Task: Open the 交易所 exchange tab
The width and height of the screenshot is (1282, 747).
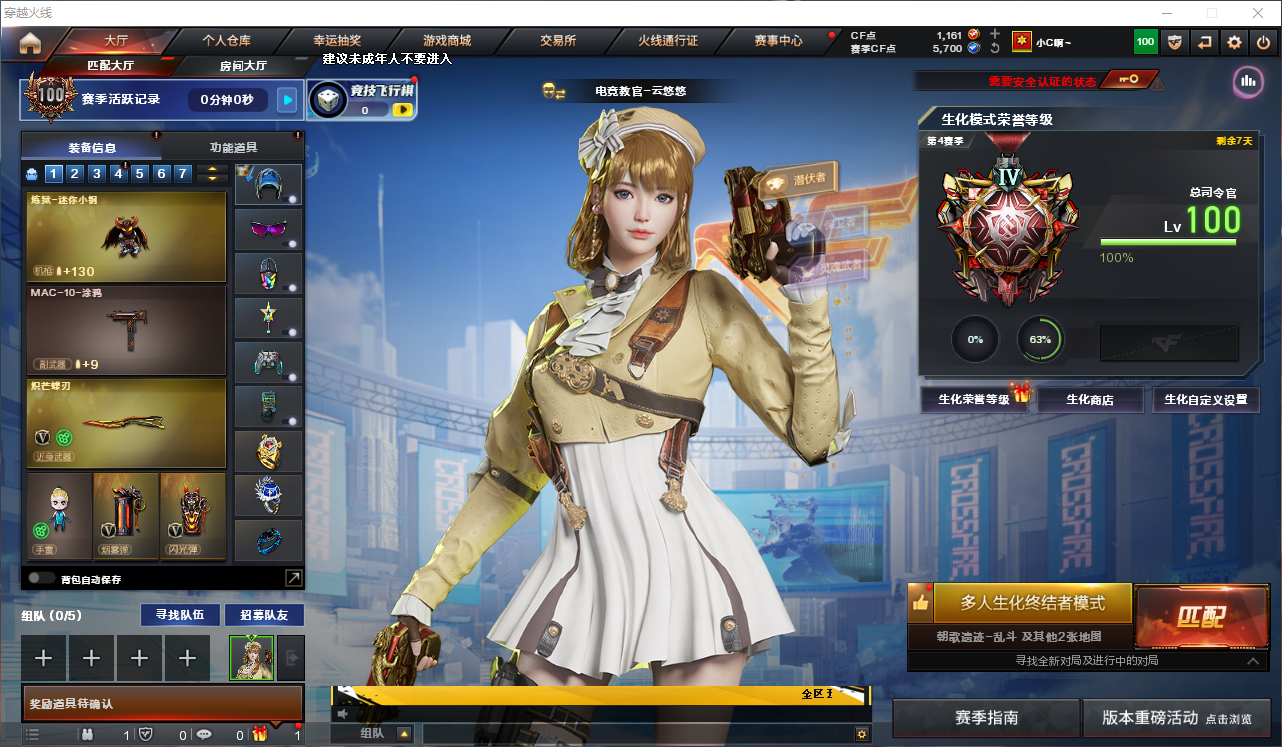Action: pos(558,41)
